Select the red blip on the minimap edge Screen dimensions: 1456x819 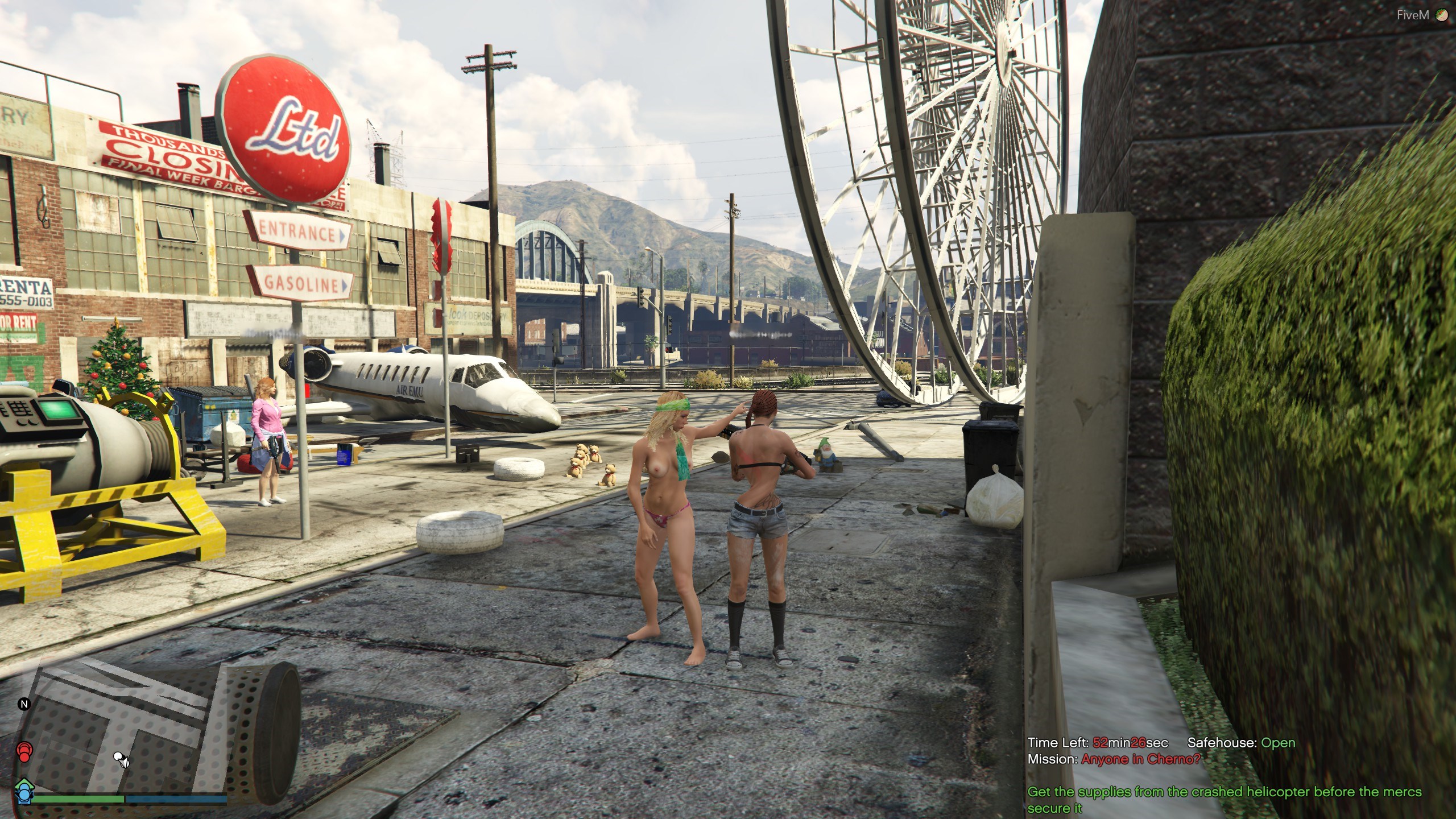24,752
